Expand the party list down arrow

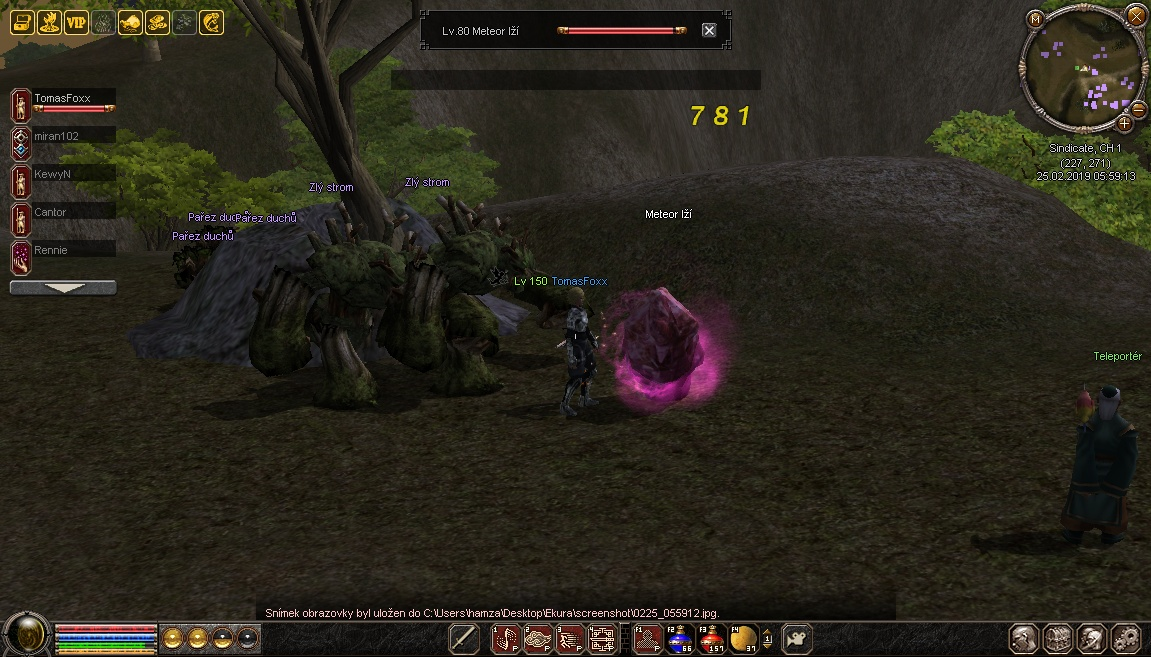click(x=62, y=288)
